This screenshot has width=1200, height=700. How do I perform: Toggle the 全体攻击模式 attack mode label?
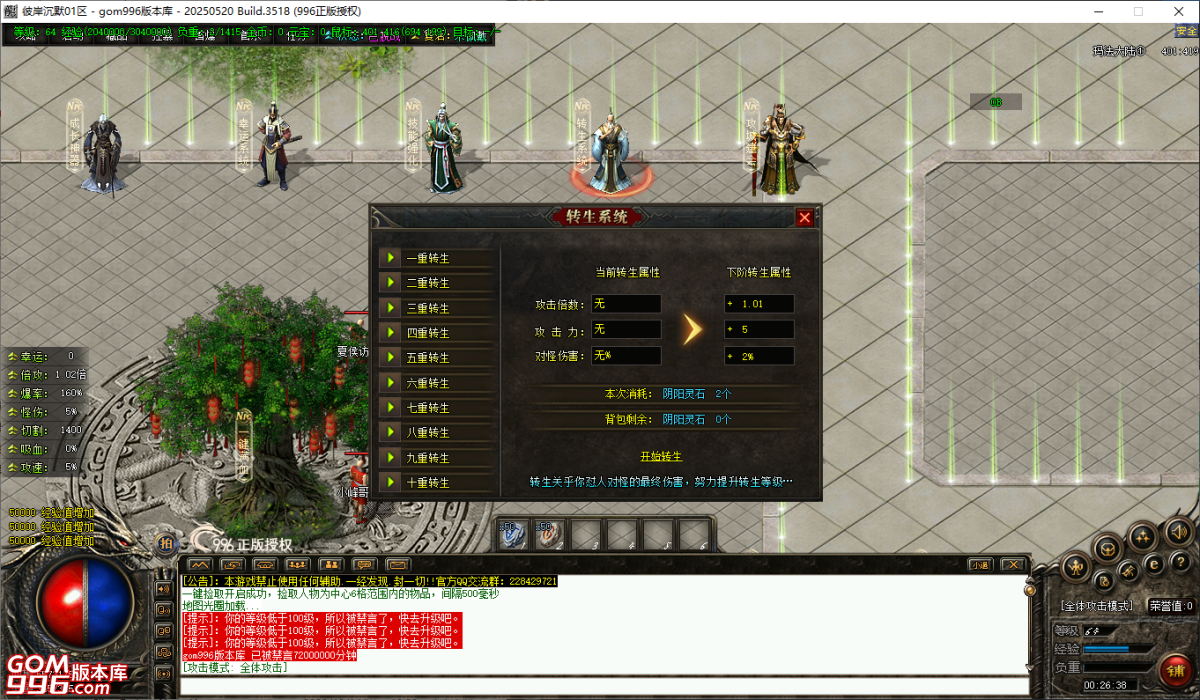coord(1097,606)
